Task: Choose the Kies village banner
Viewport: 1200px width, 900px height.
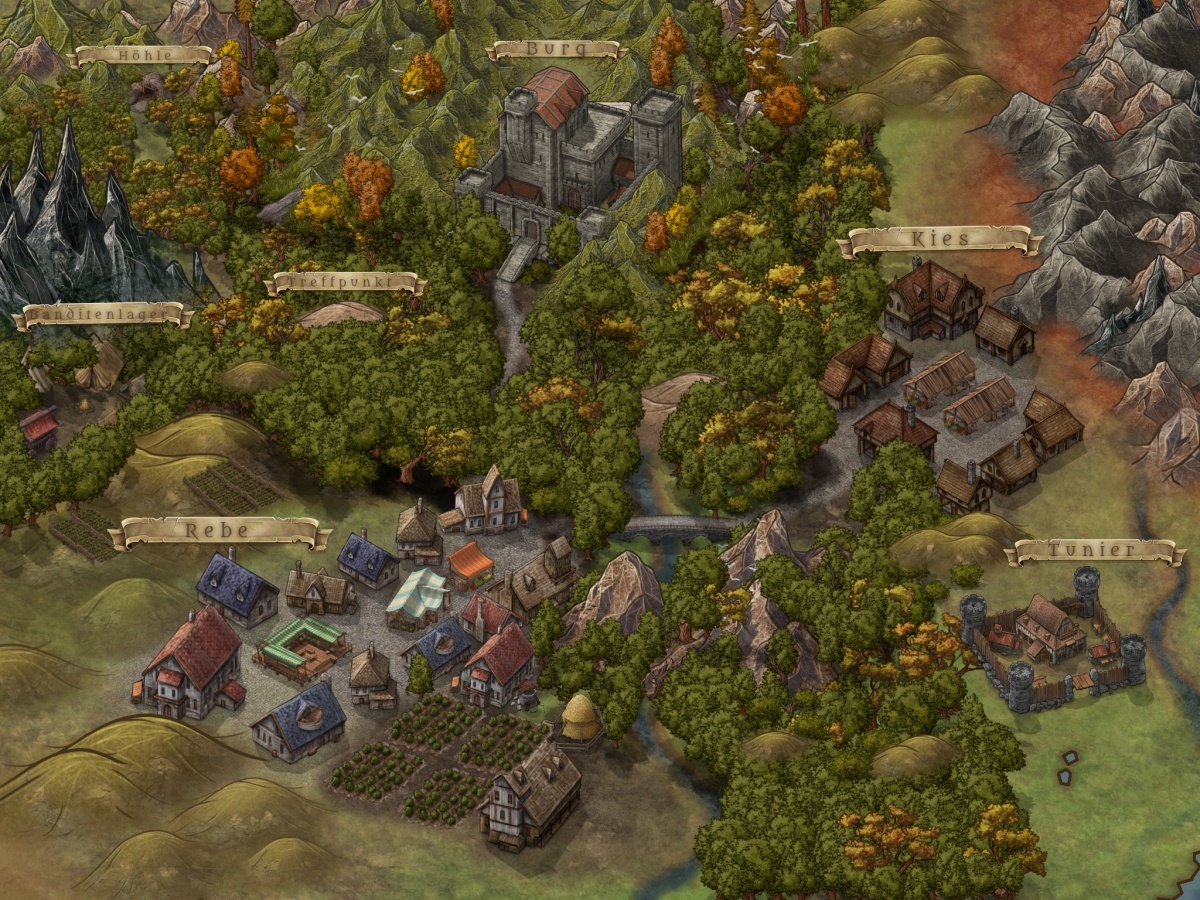Action: tap(940, 240)
